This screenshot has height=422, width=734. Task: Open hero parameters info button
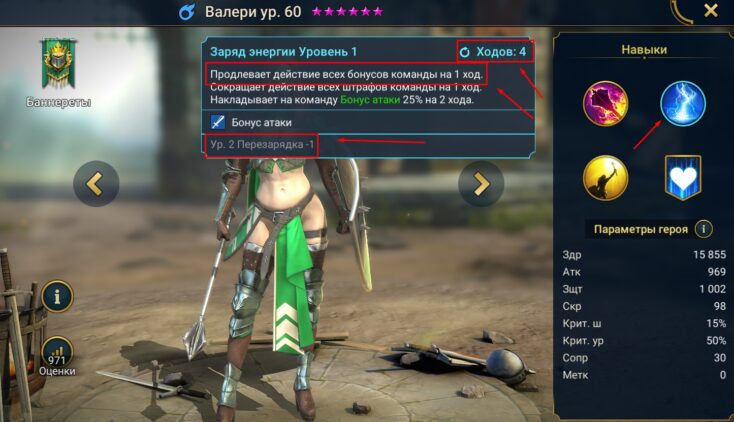coord(704,229)
